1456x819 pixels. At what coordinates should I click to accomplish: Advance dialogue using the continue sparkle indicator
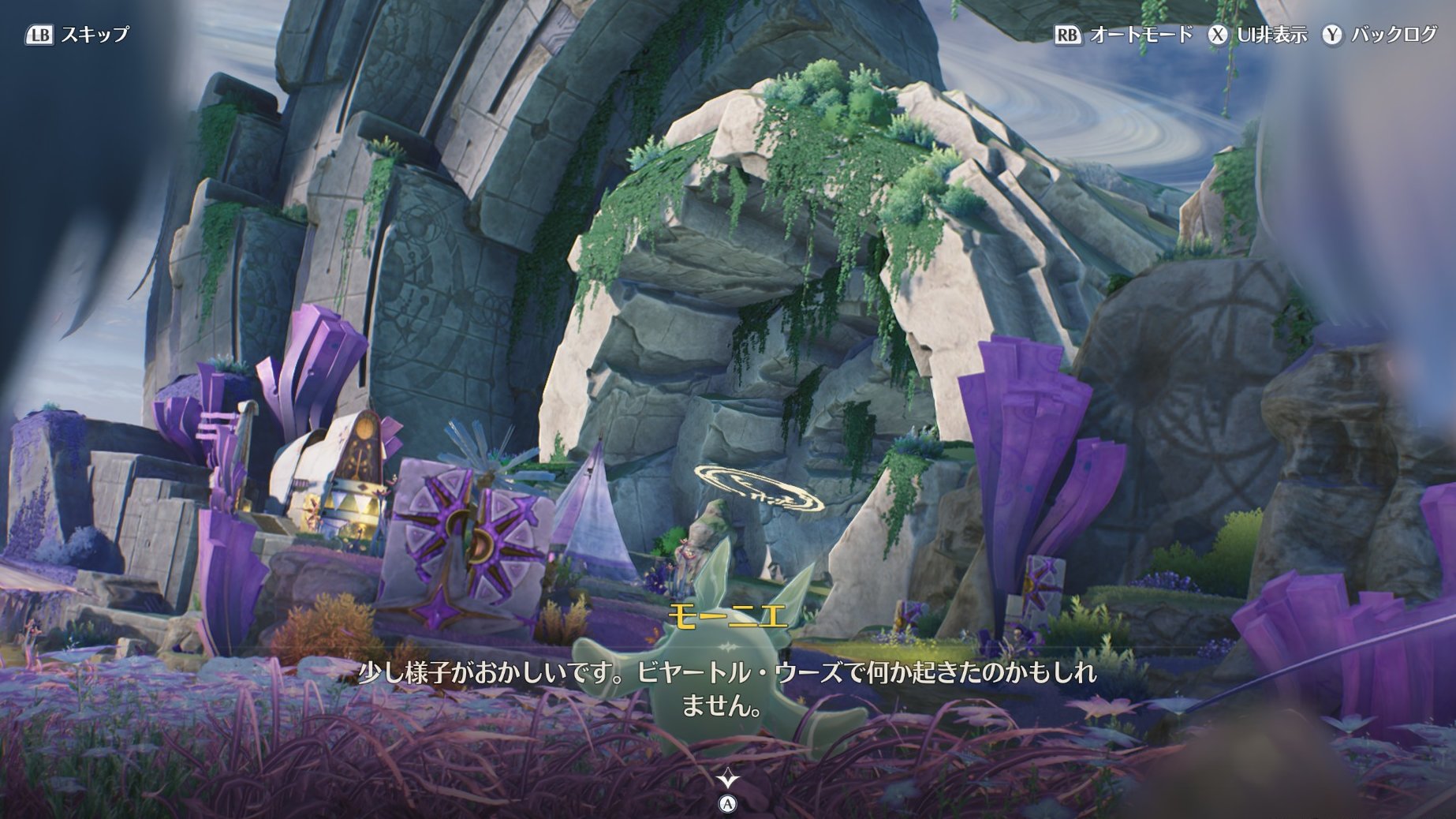pos(727,780)
